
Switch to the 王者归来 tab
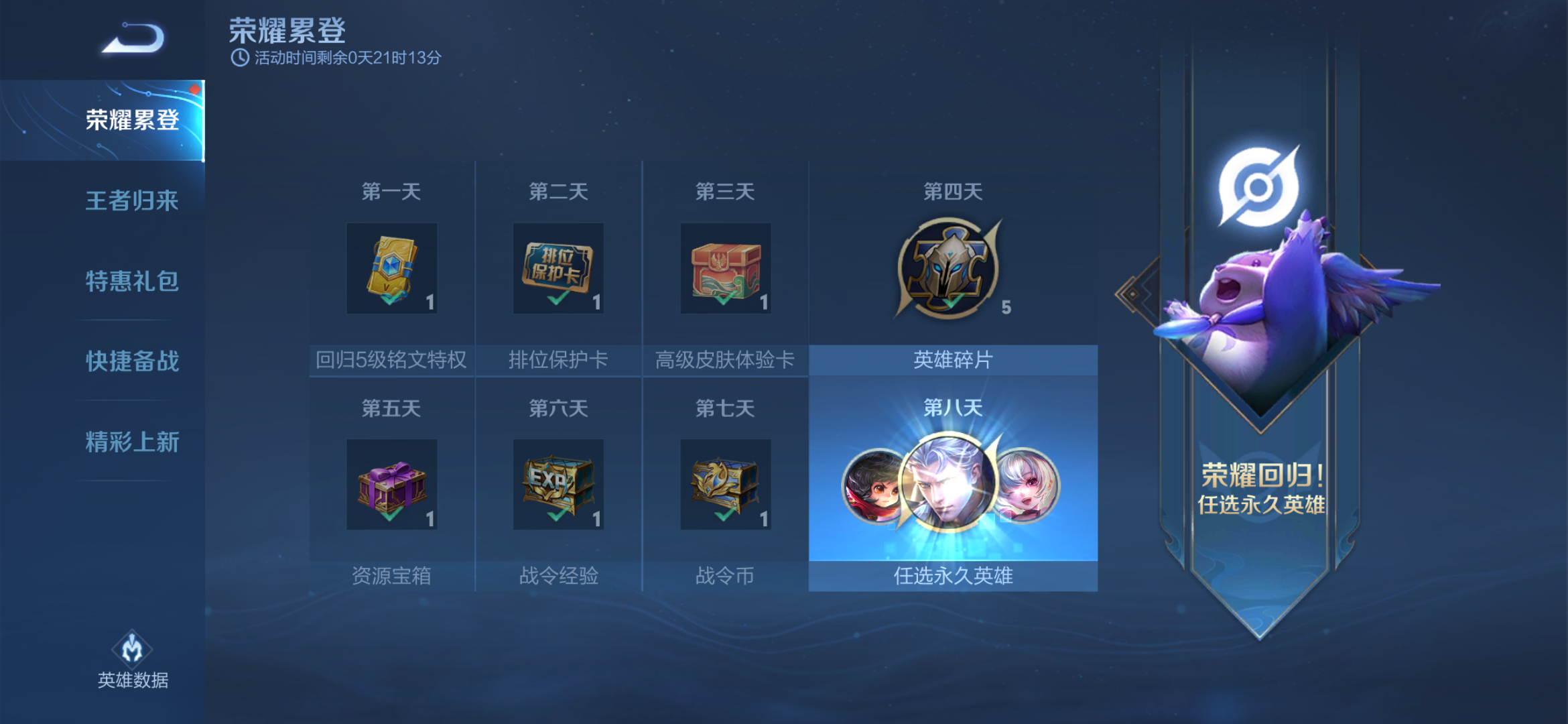point(131,200)
